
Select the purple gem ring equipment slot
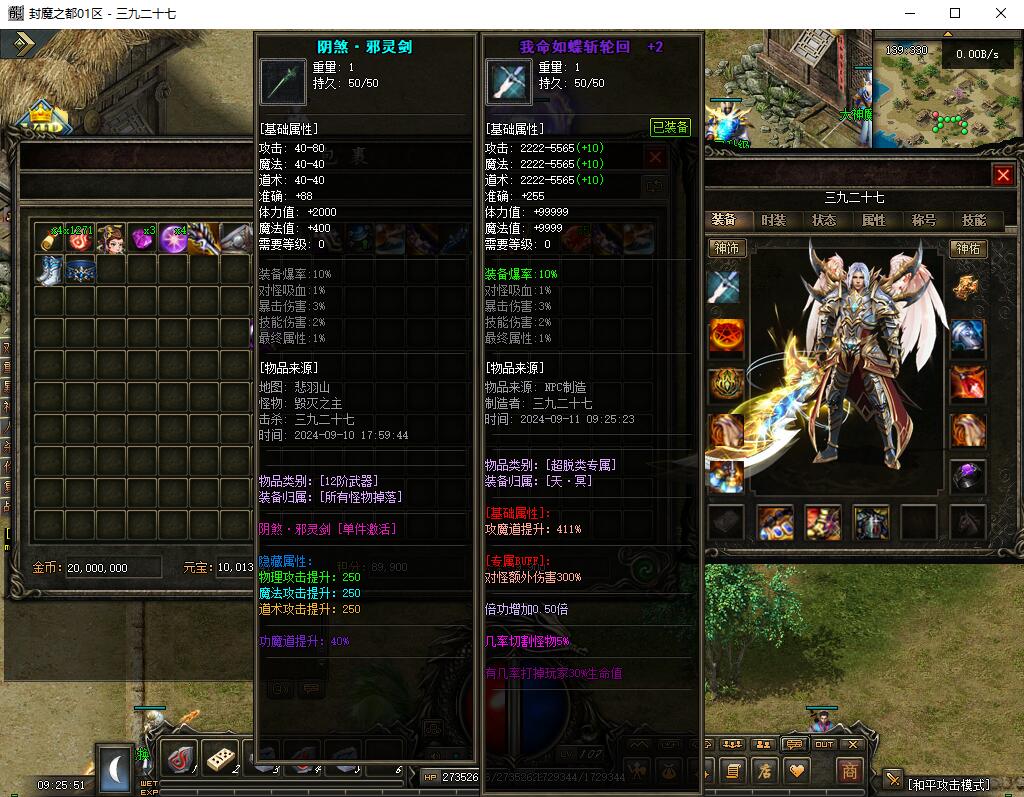pos(968,476)
